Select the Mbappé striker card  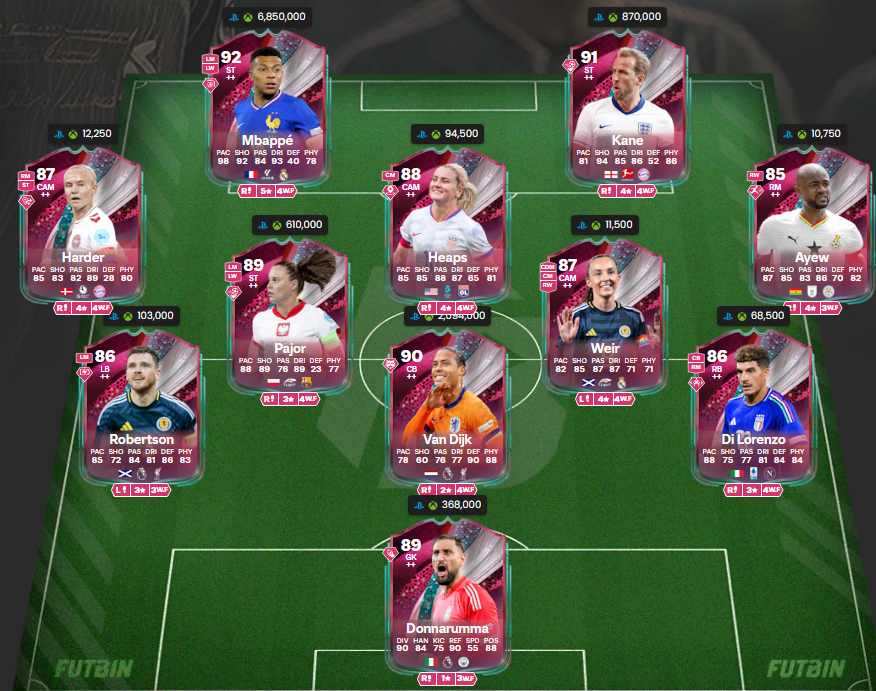pyautogui.click(x=265, y=110)
